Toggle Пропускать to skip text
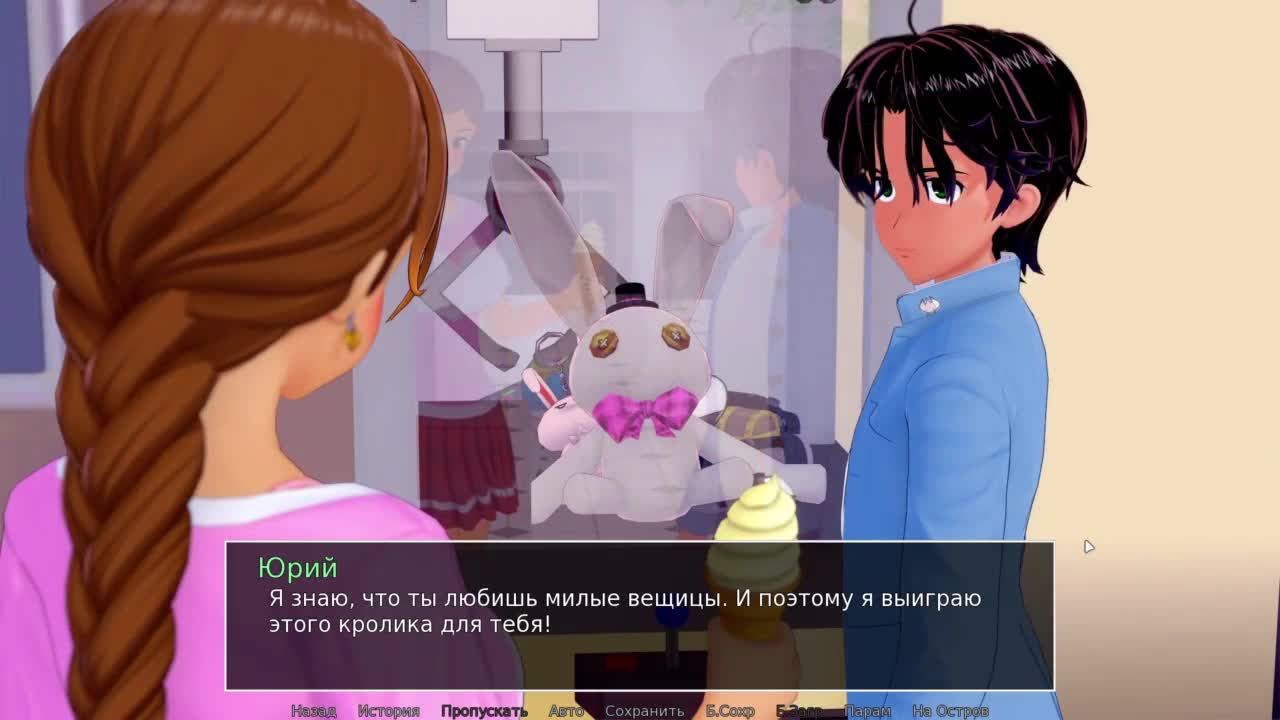Image resolution: width=1280 pixels, height=720 pixels. (484, 711)
